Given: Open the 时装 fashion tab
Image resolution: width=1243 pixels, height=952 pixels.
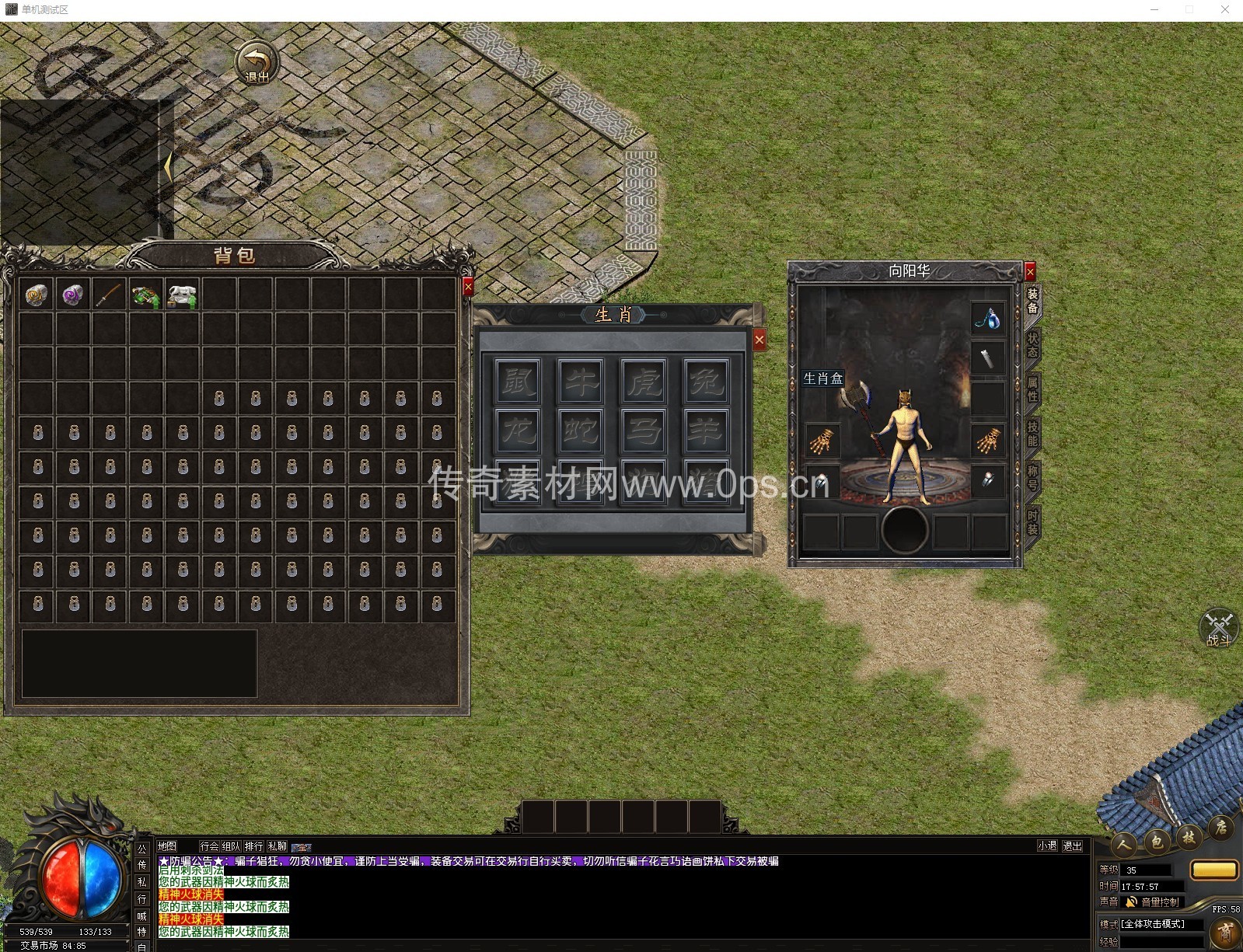Looking at the screenshot, I should pyautogui.click(x=1032, y=522).
